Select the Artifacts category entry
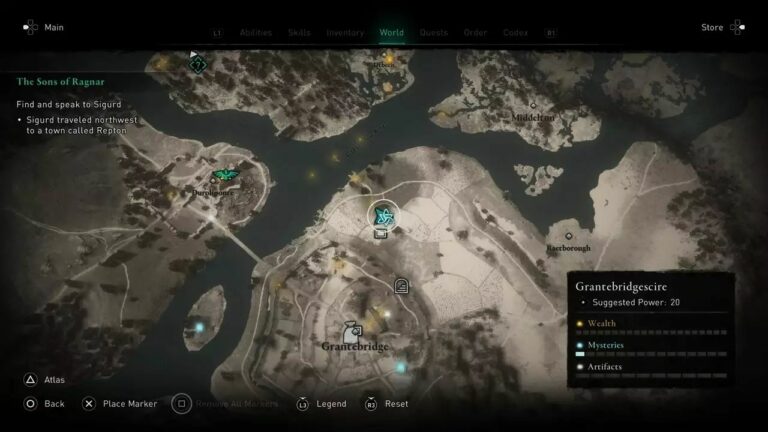 pyautogui.click(x=605, y=367)
